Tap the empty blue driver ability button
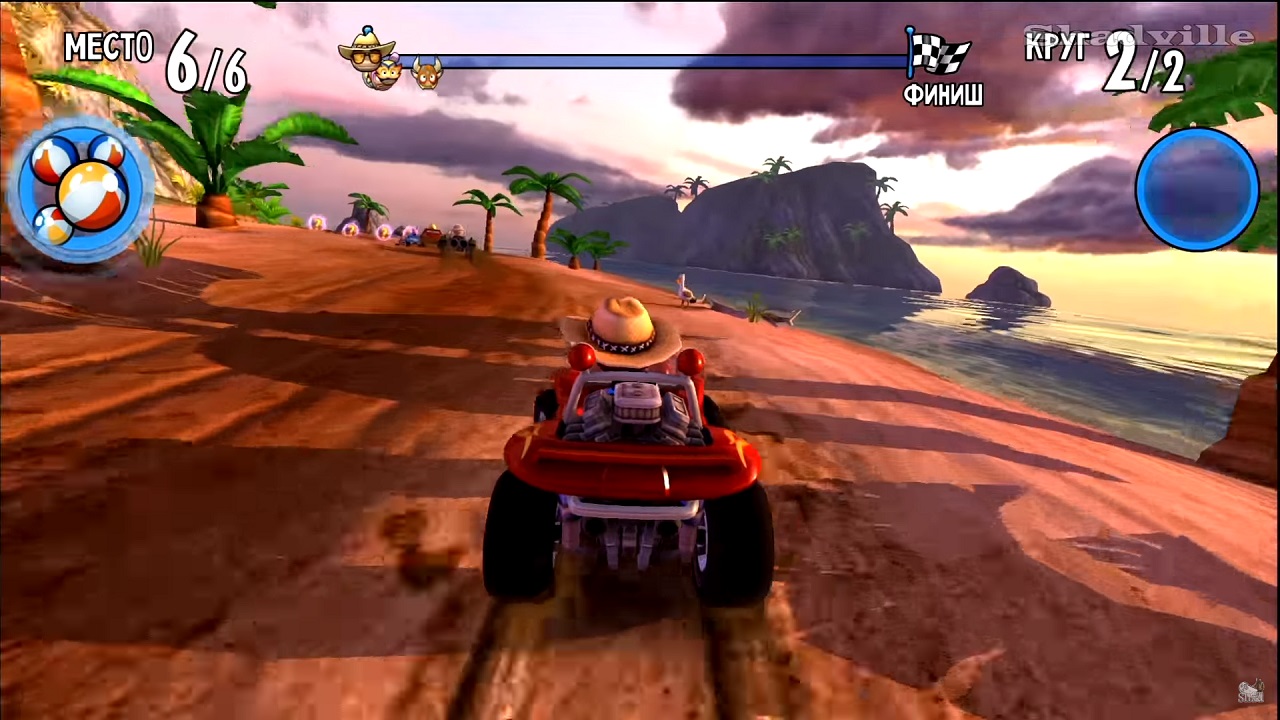This screenshot has width=1280, height=720. coord(1197,189)
